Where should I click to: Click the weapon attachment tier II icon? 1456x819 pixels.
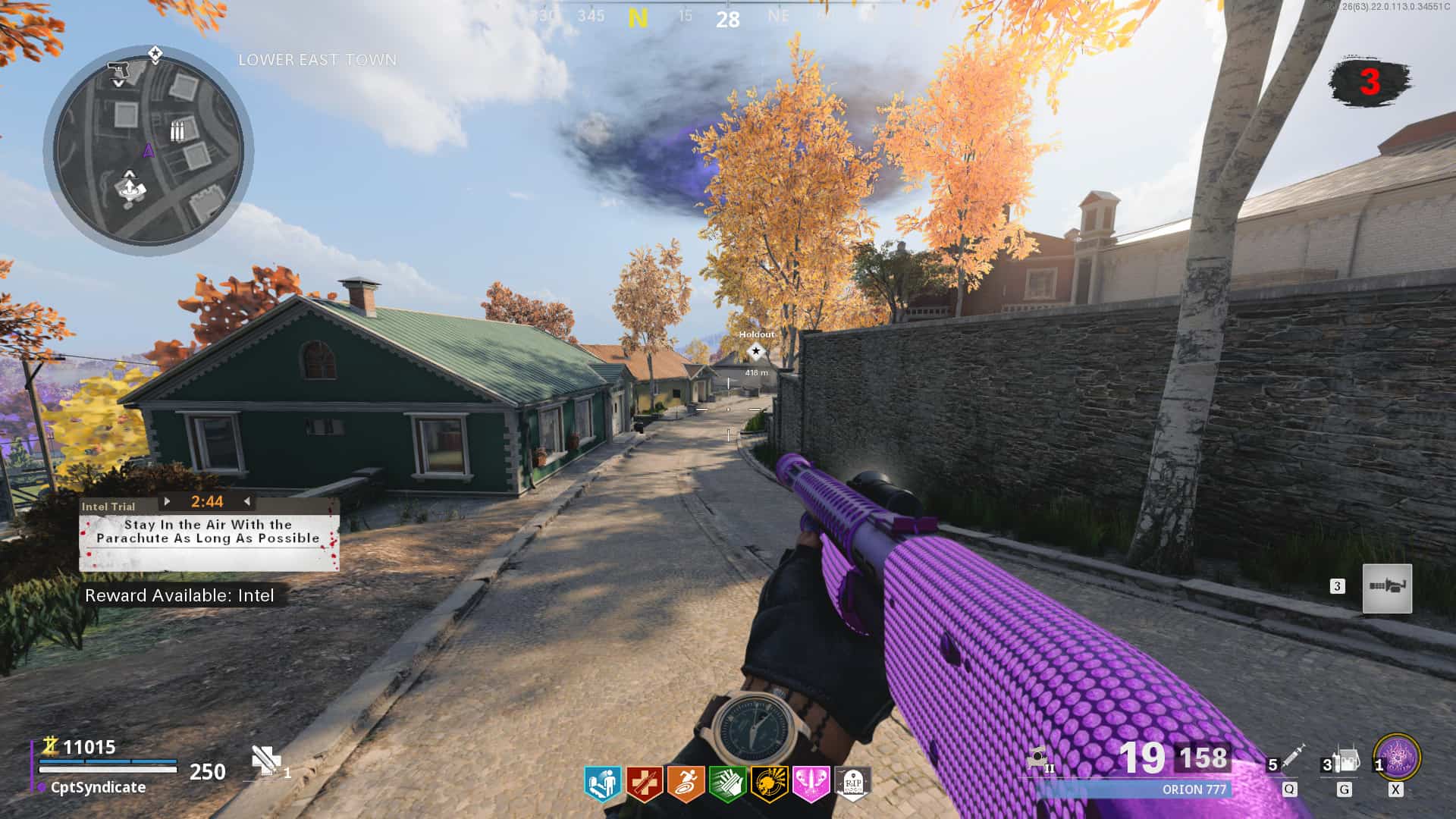pos(1038,758)
